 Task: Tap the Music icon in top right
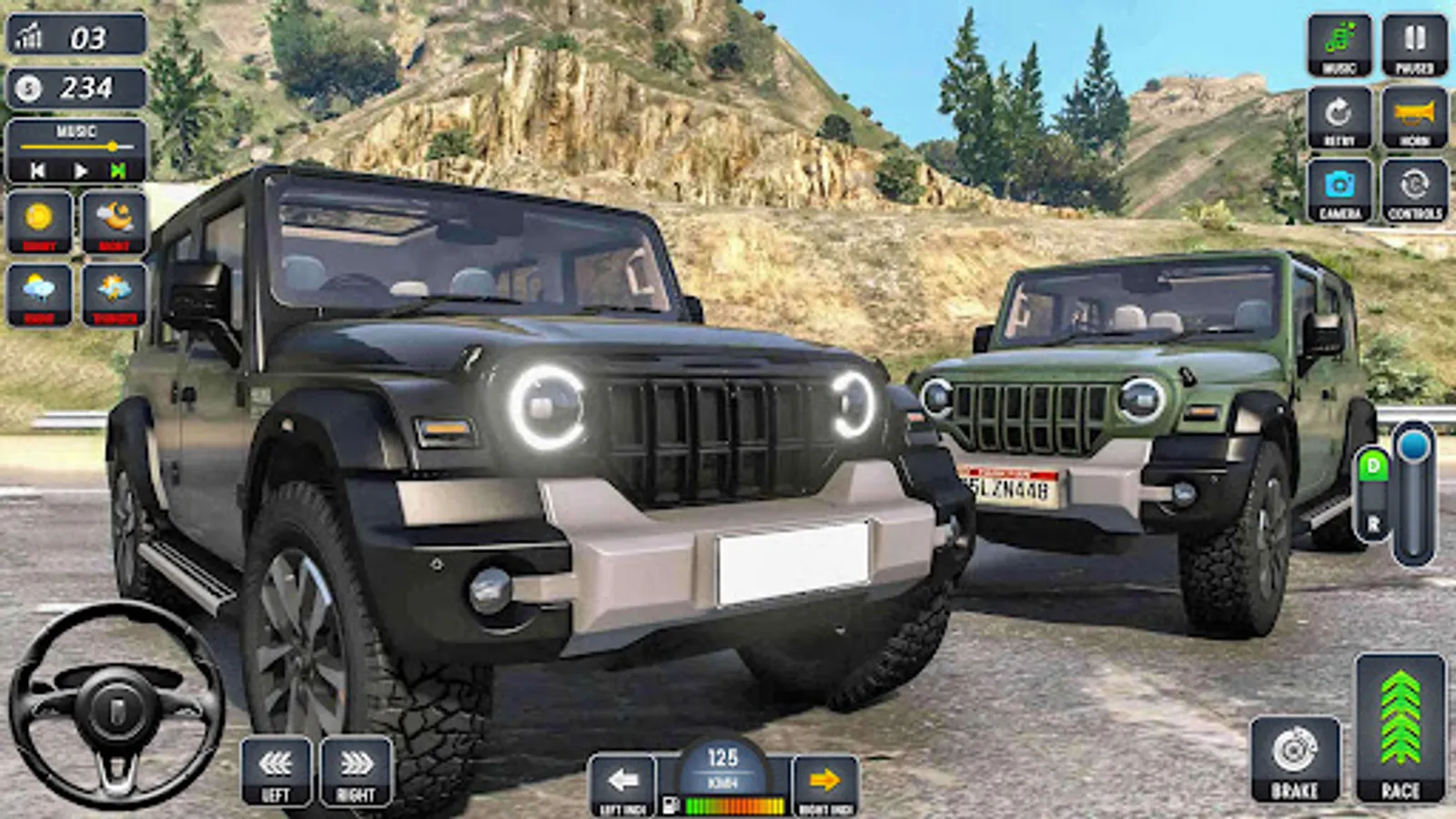(x=1340, y=41)
